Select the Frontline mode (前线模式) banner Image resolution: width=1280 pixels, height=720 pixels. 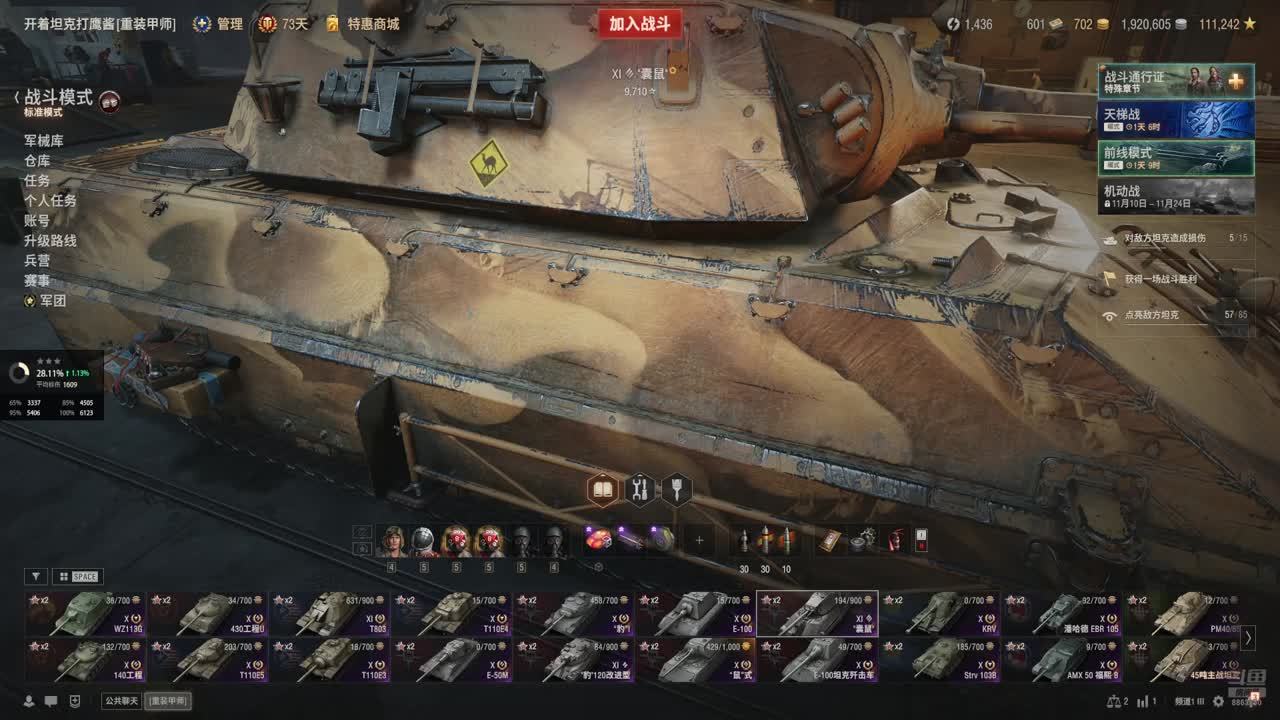click(x=1176, y=158)
